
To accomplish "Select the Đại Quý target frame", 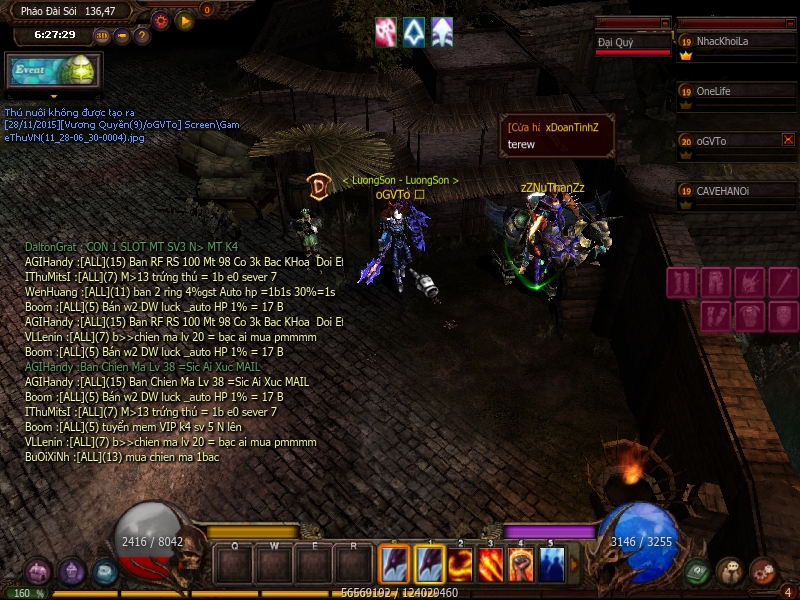I will 633,43.
